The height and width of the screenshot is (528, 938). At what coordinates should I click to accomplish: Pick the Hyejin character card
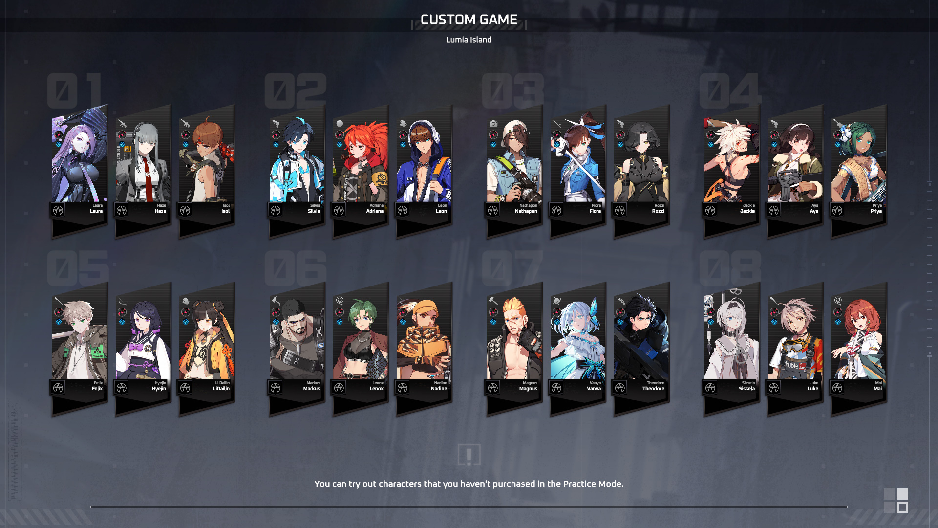click(x=142, y=342)
